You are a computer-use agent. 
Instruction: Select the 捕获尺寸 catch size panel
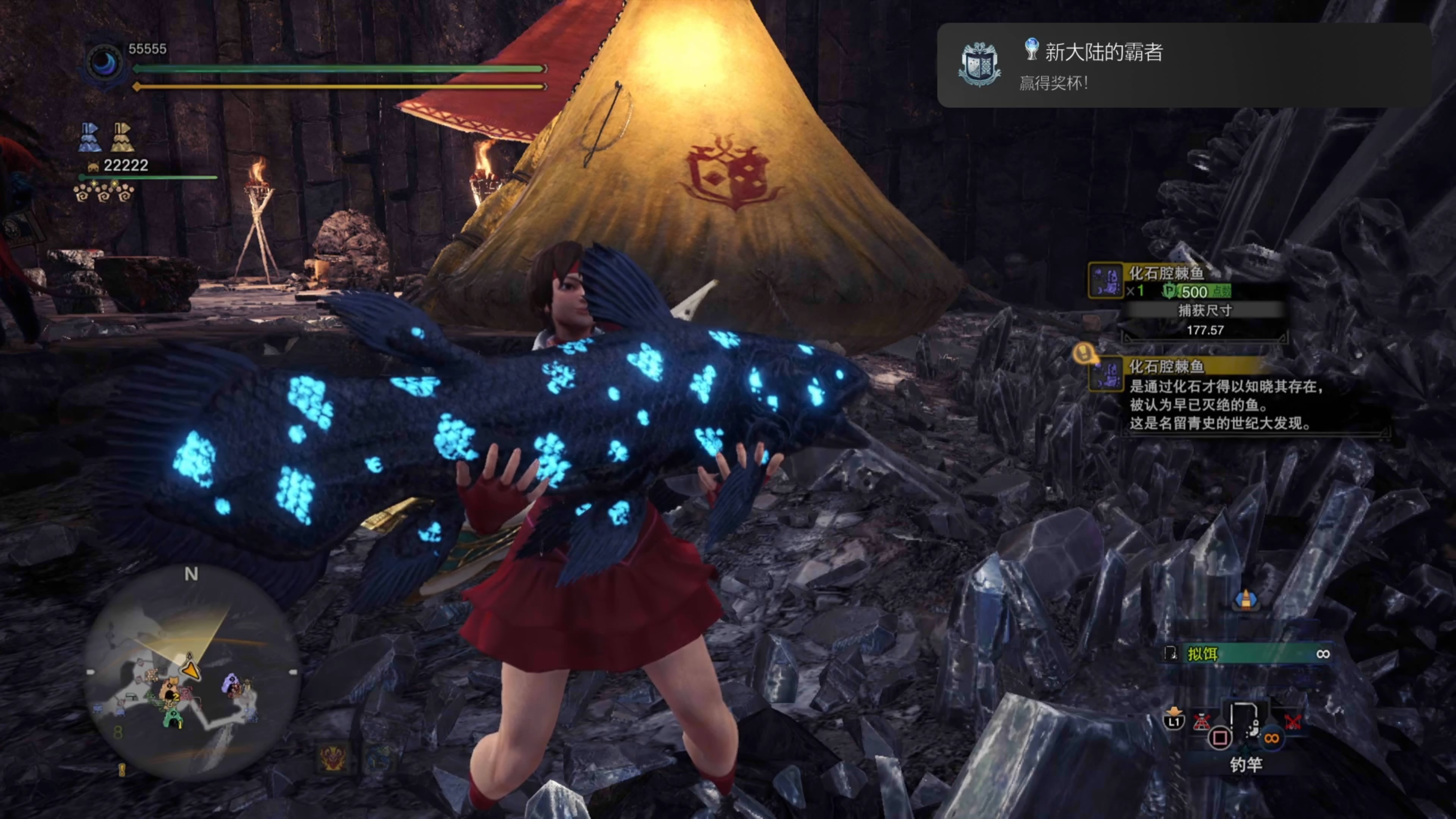[x=1205, y=320]
